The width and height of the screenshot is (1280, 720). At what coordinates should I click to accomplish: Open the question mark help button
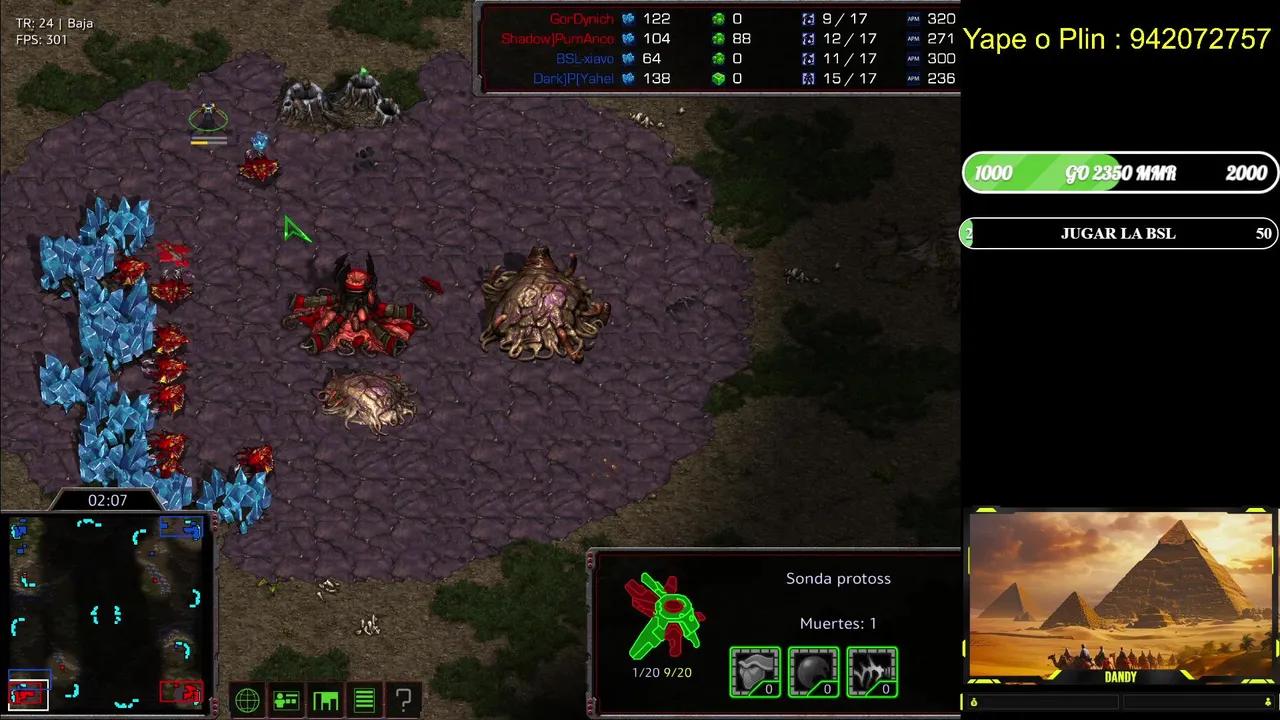(403, 701)
